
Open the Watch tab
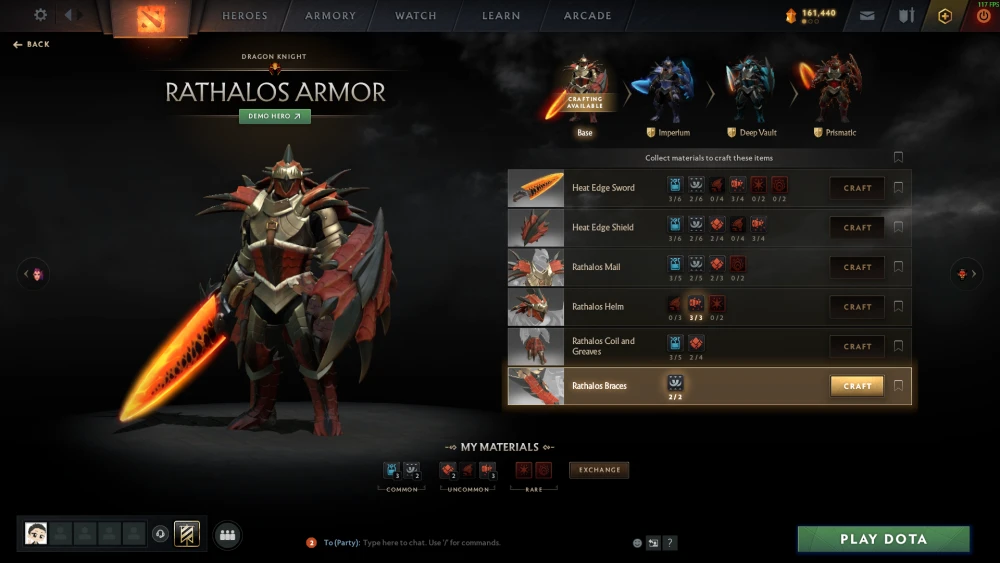tap(416, 16)
